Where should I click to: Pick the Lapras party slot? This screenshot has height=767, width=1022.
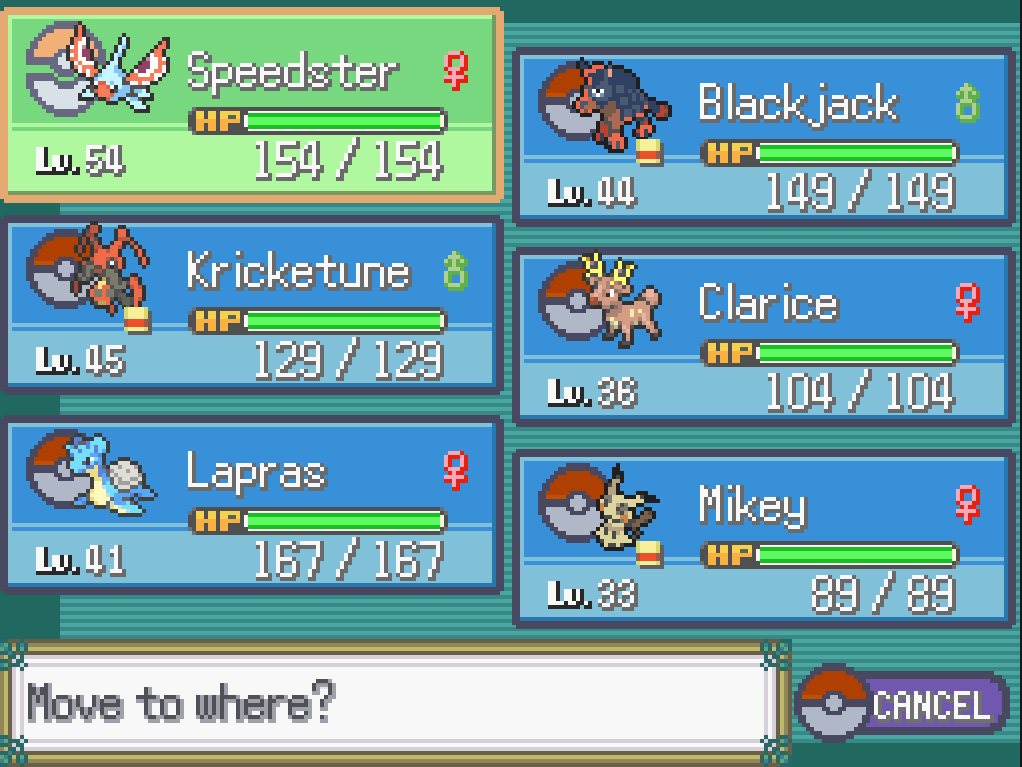pyautogui.click(x=254, y=505)
